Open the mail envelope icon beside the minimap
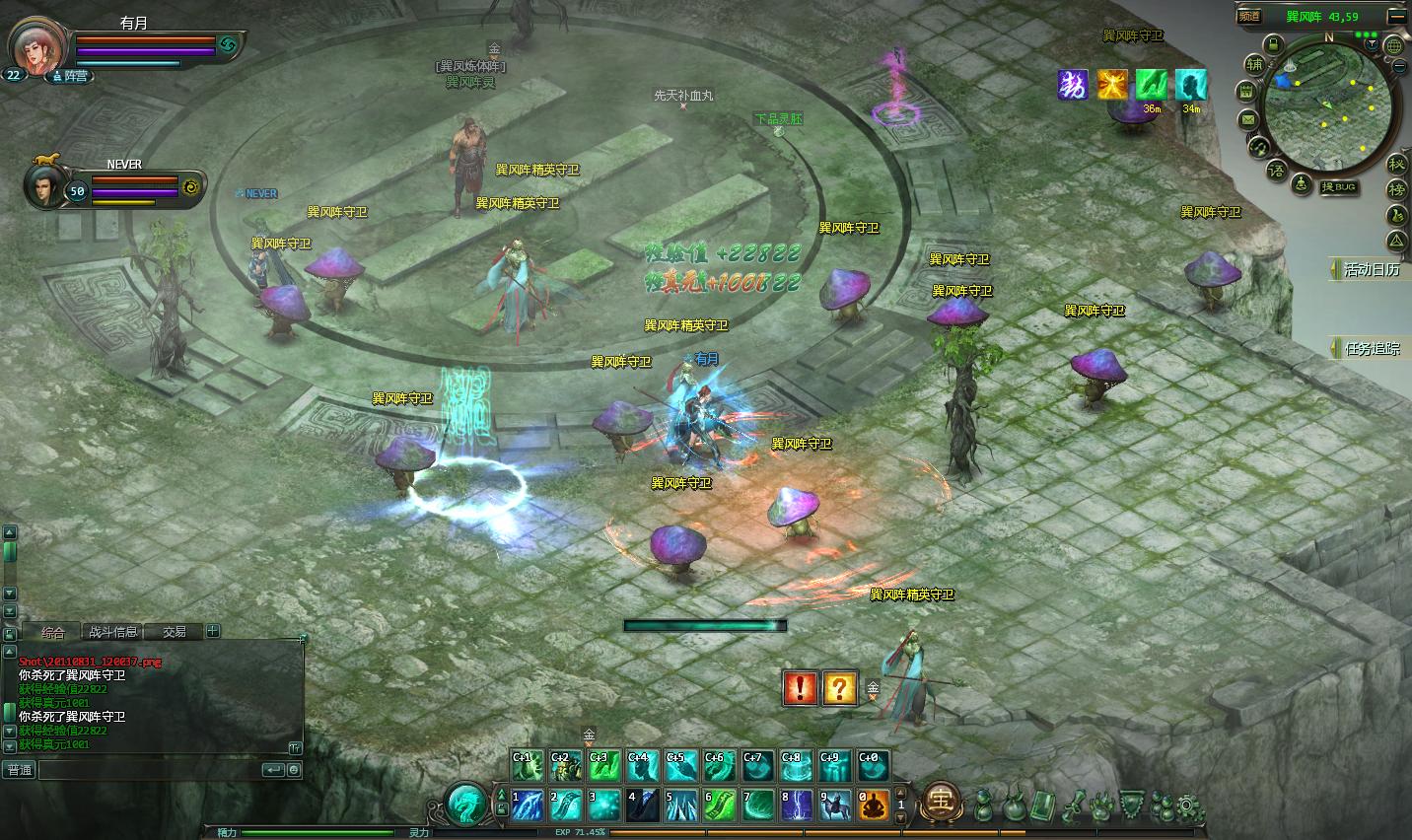Viewport: 1412px width, 840px height. coord(1248,119)
